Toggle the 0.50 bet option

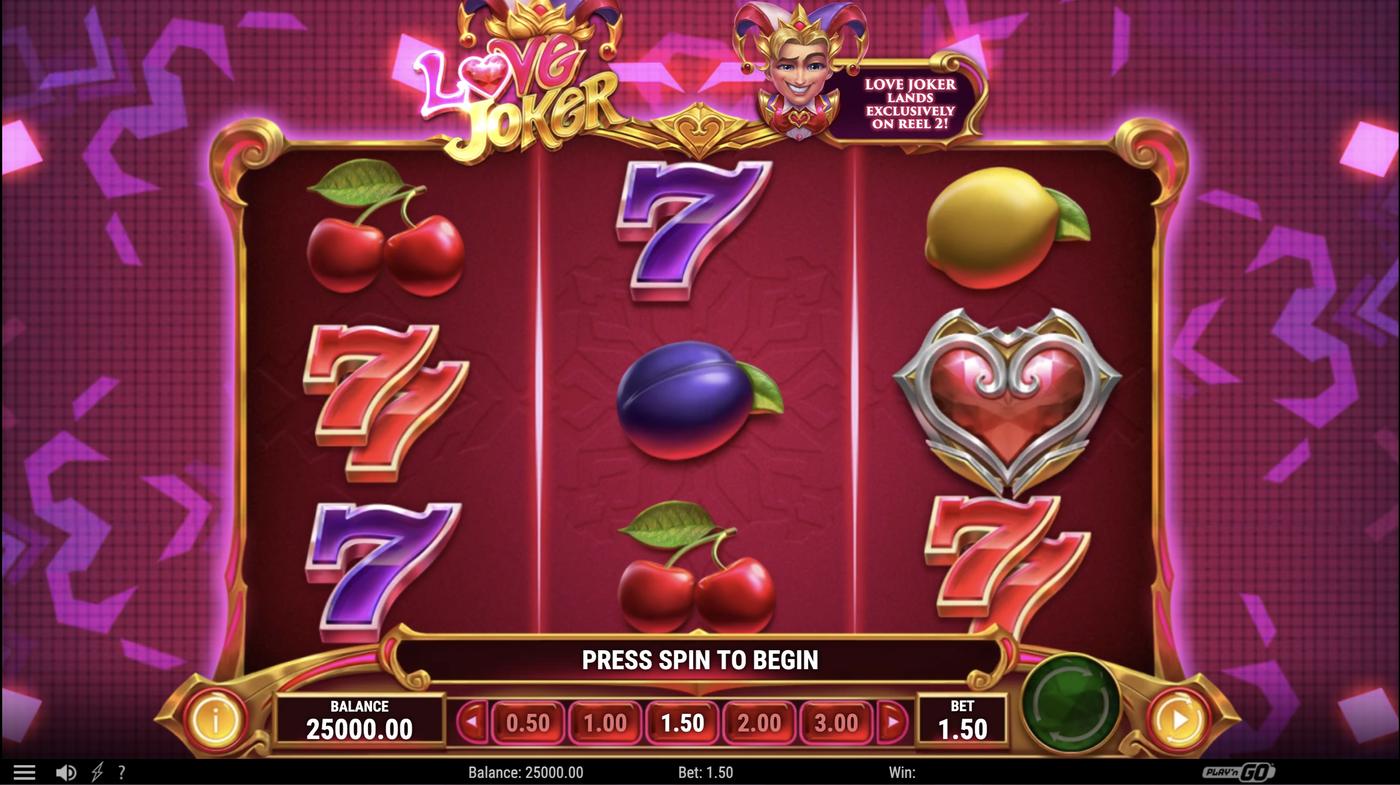tap(528, 721)
